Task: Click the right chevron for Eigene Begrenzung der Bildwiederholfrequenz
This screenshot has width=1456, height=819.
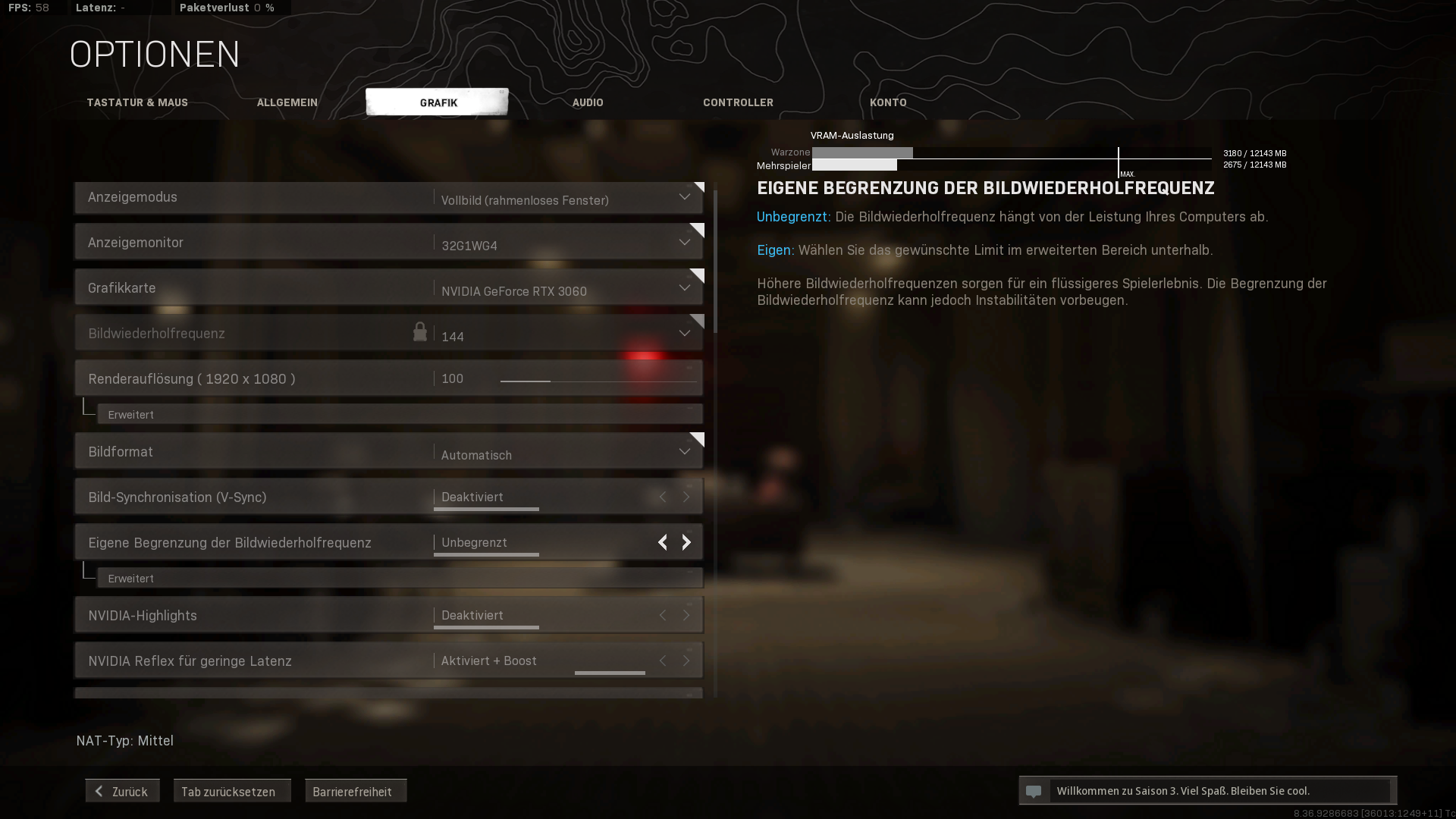Action: click(686, 542)
